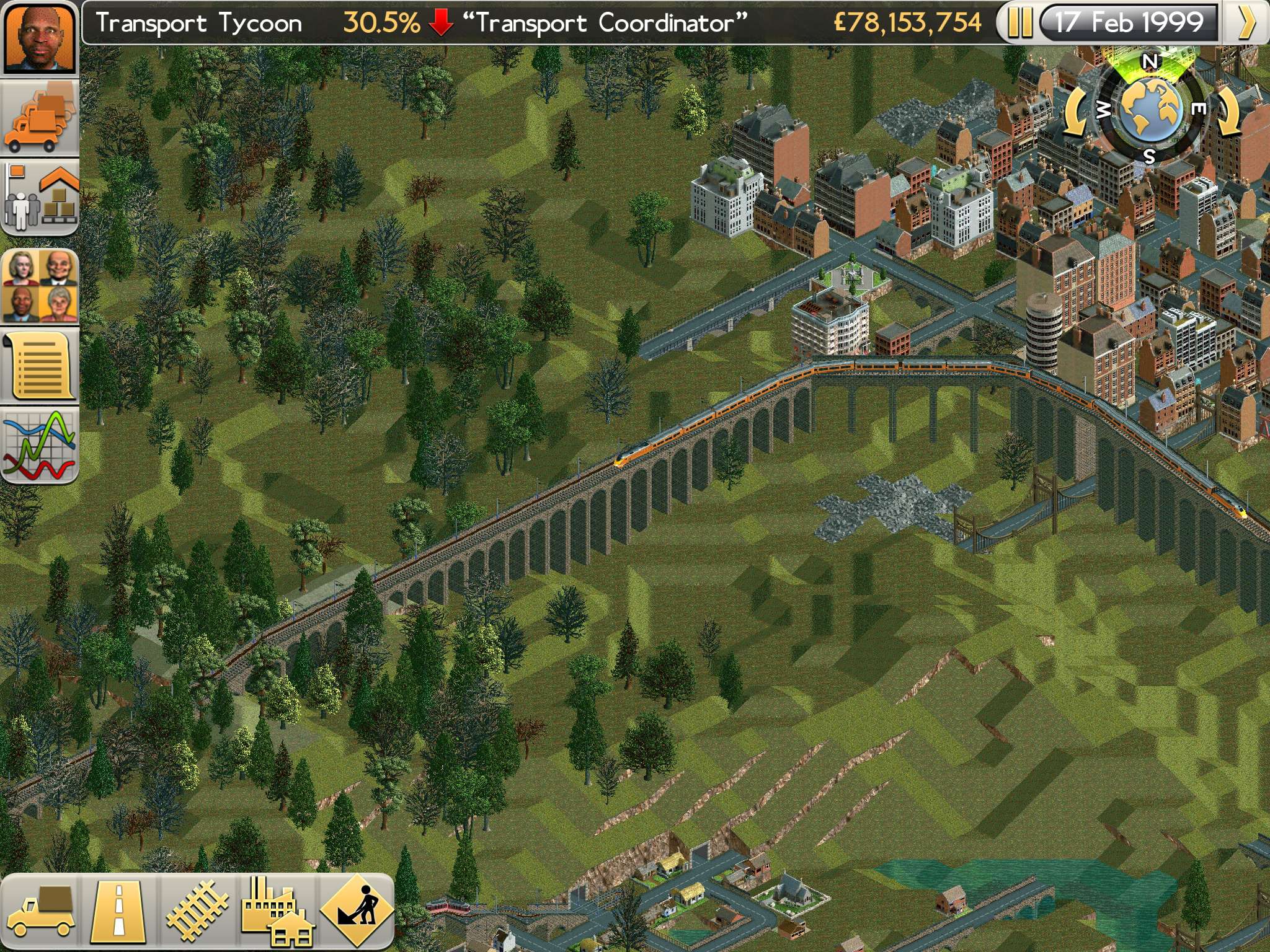Open the vehicle list from the sidebar

point(40,118)
